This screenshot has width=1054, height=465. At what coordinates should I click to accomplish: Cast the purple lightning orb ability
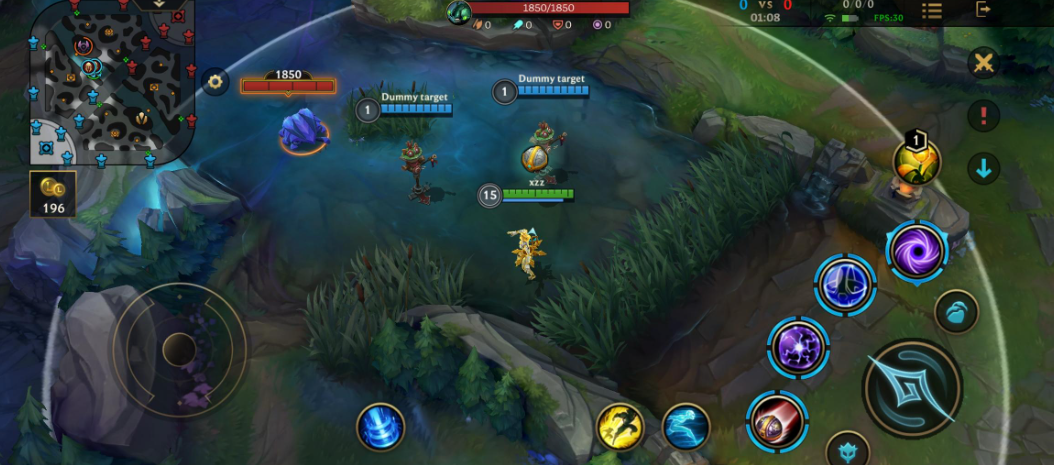(x=798, y=347)
